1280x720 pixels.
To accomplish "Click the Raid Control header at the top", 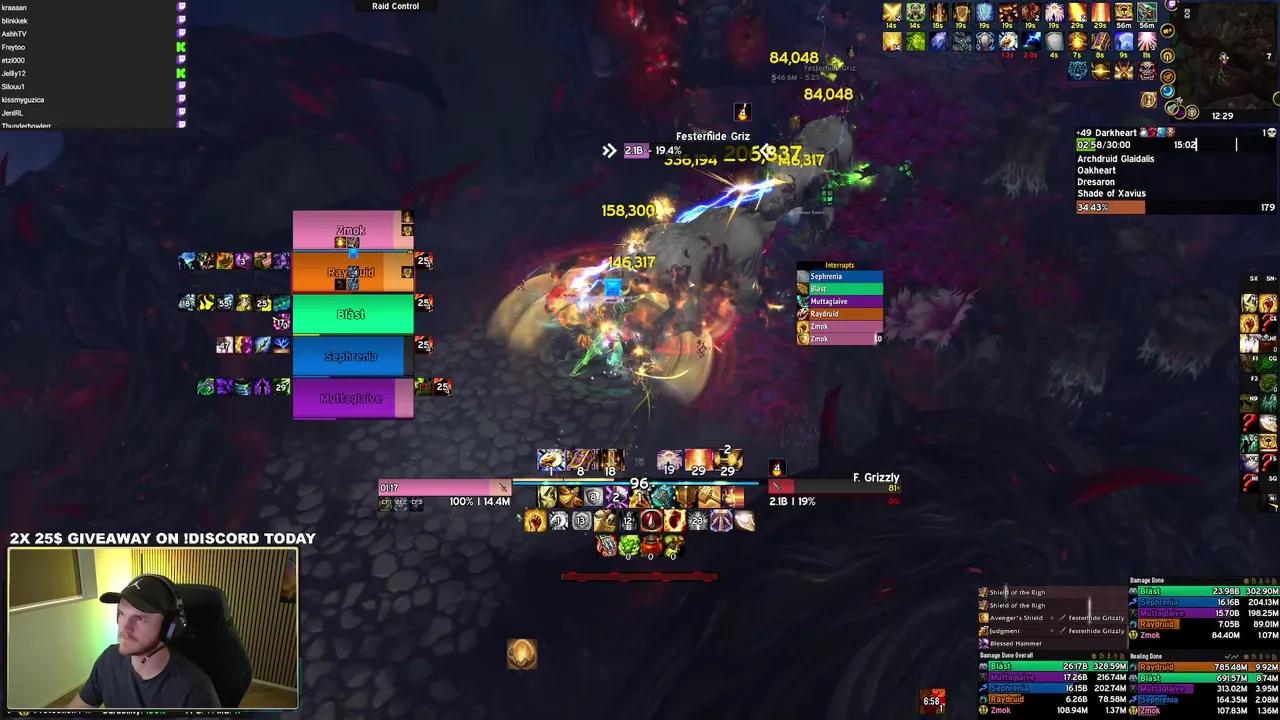I will (394, 6).
